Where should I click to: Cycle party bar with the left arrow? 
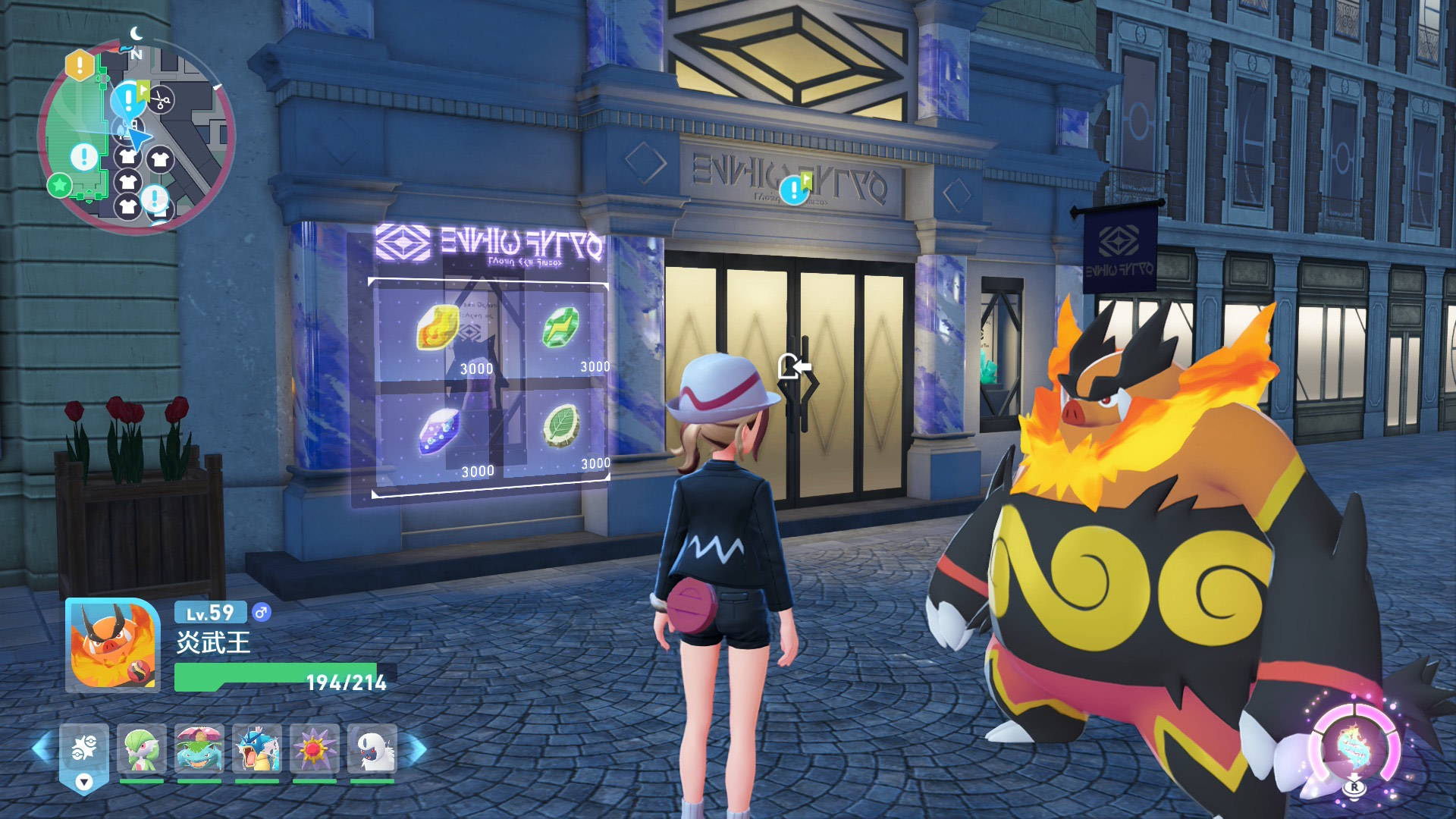point(41,749)
